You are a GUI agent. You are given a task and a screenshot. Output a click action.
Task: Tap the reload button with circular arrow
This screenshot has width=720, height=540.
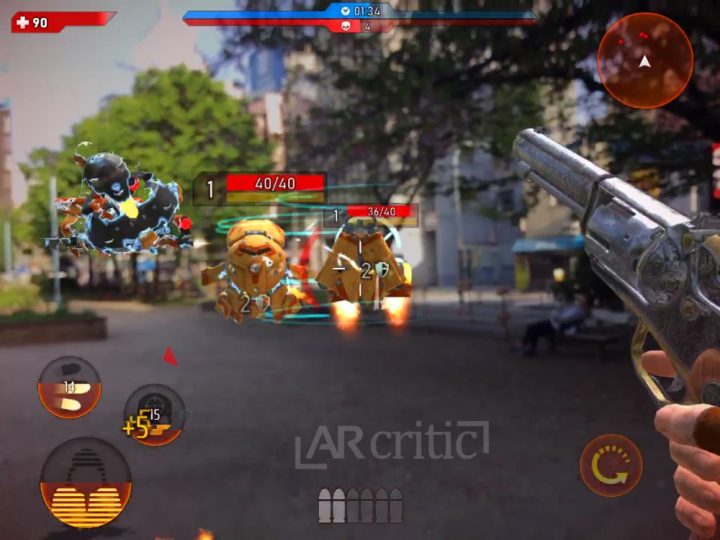coord(611,465)
